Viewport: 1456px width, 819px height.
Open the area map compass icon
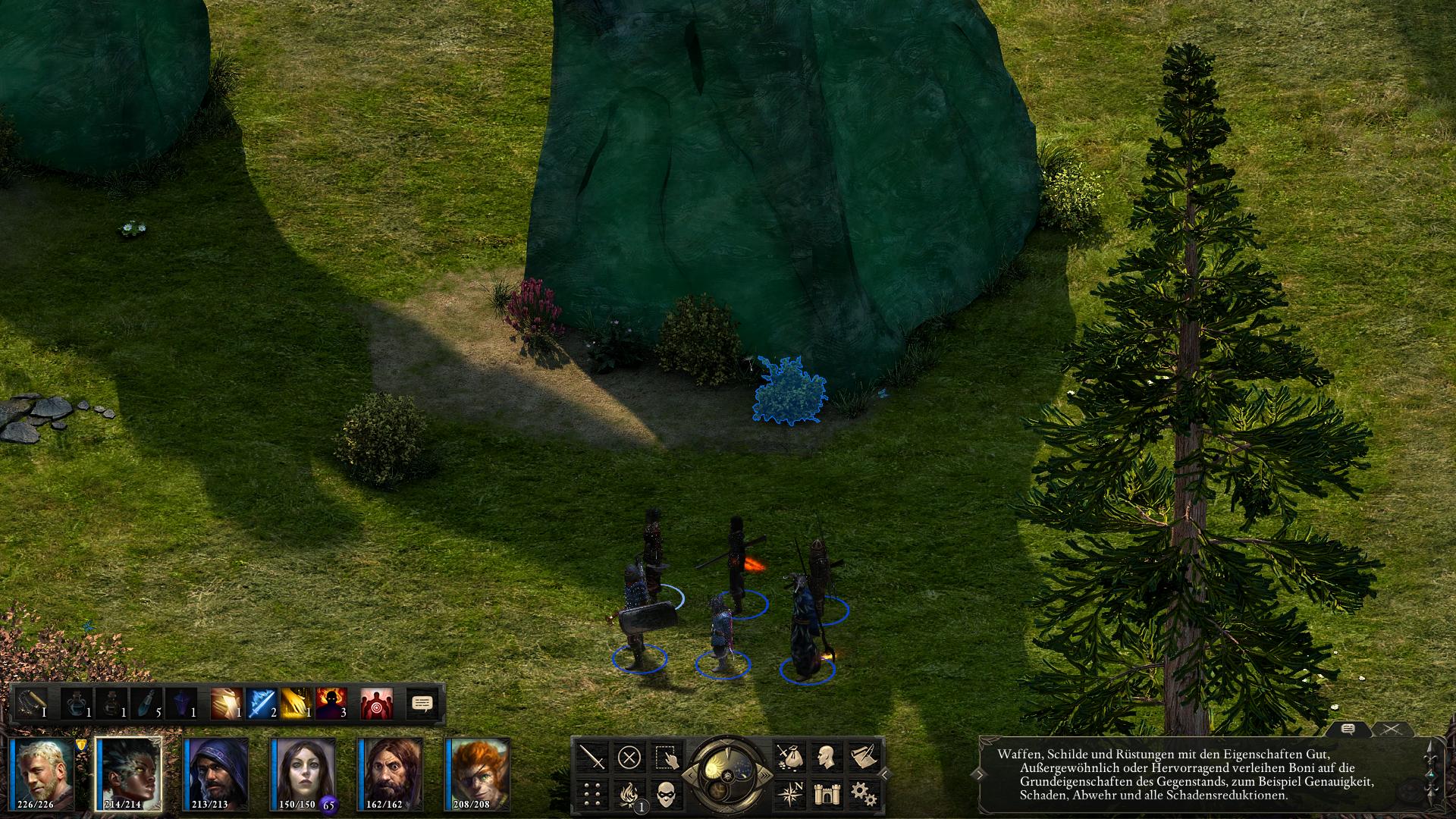[x=789, y=794]
